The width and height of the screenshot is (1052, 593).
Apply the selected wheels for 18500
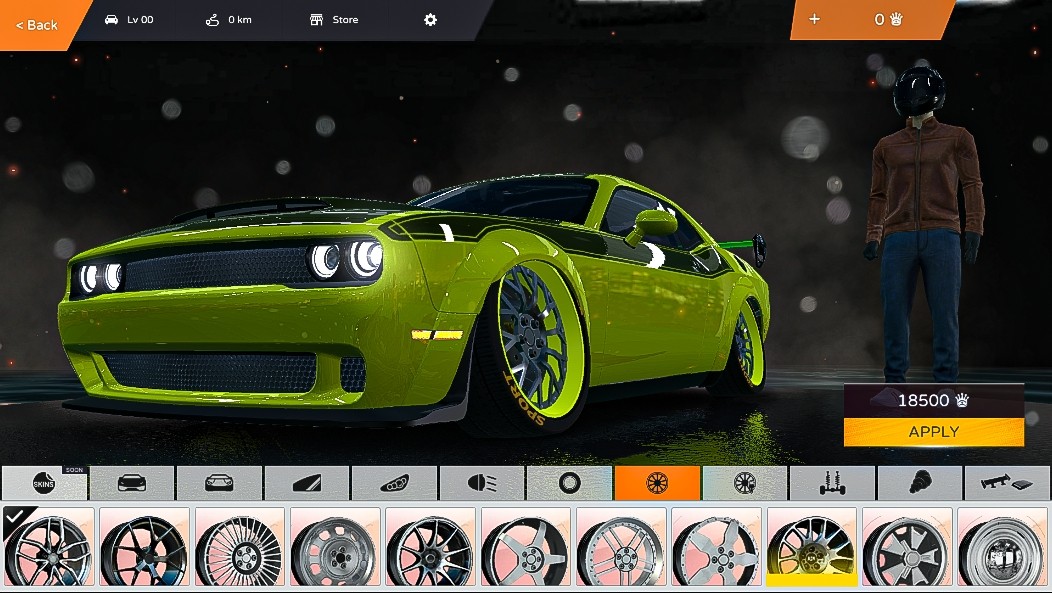tap(933, 432)
